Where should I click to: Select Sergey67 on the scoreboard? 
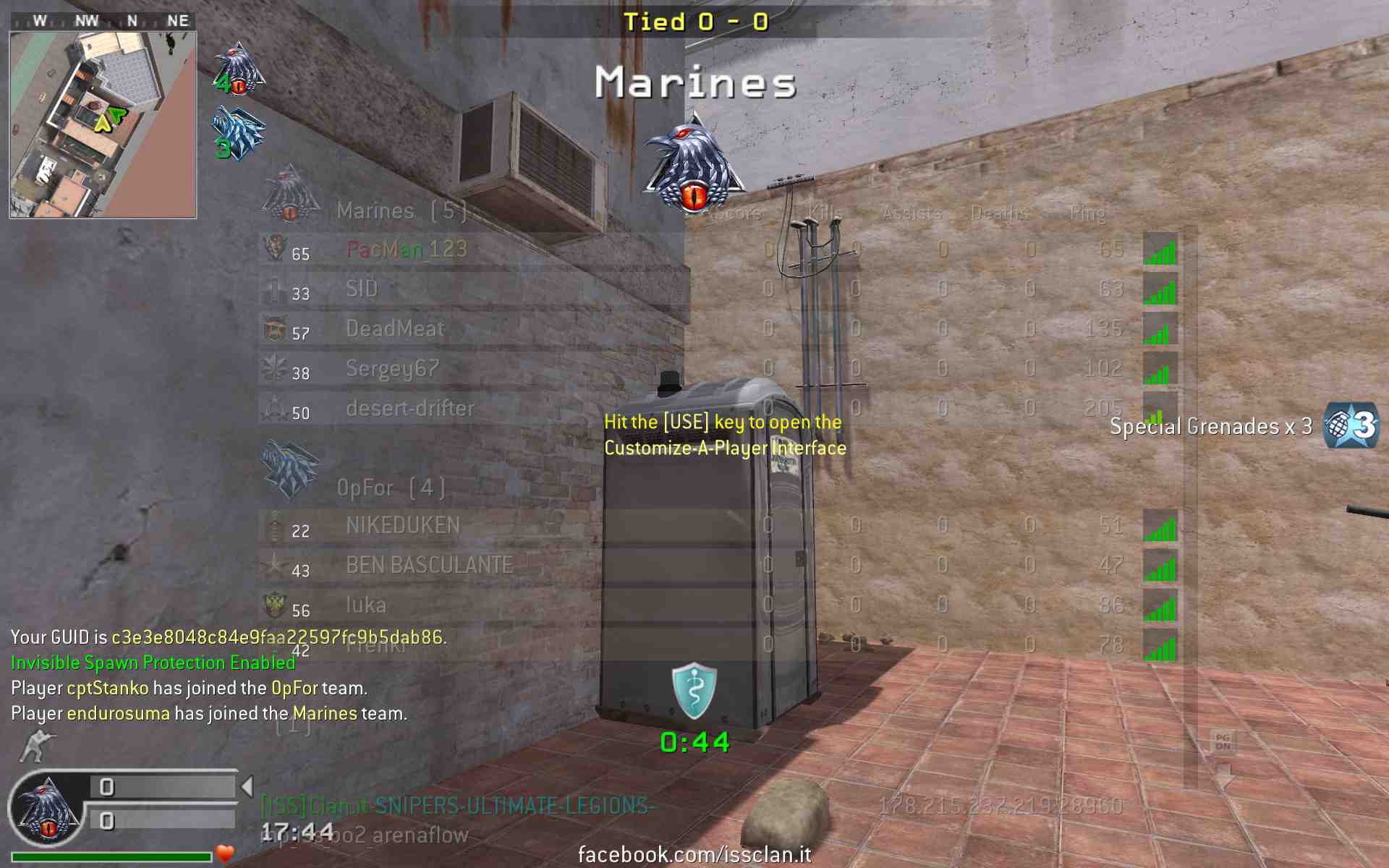(392, 369)
